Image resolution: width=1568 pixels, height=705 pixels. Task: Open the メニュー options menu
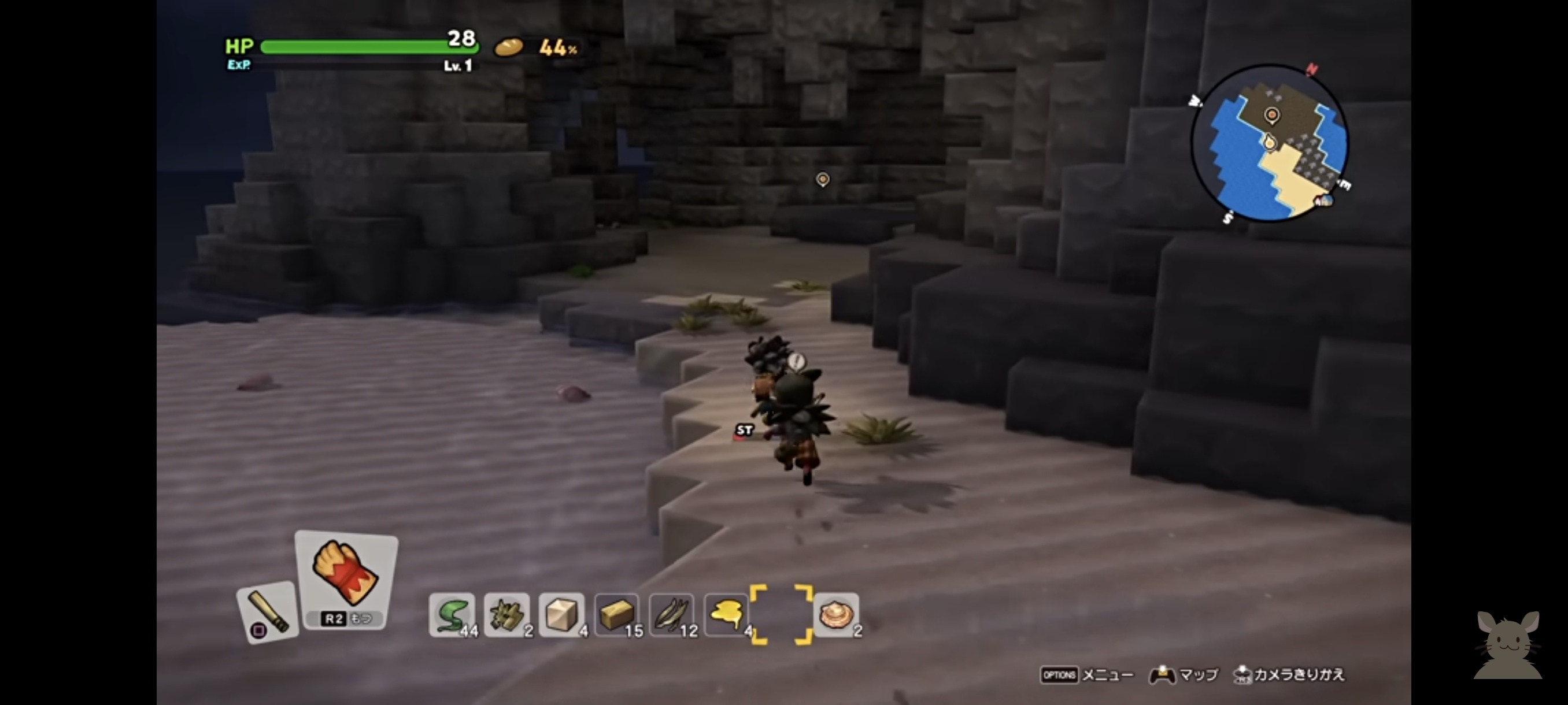click(1087, 674)
